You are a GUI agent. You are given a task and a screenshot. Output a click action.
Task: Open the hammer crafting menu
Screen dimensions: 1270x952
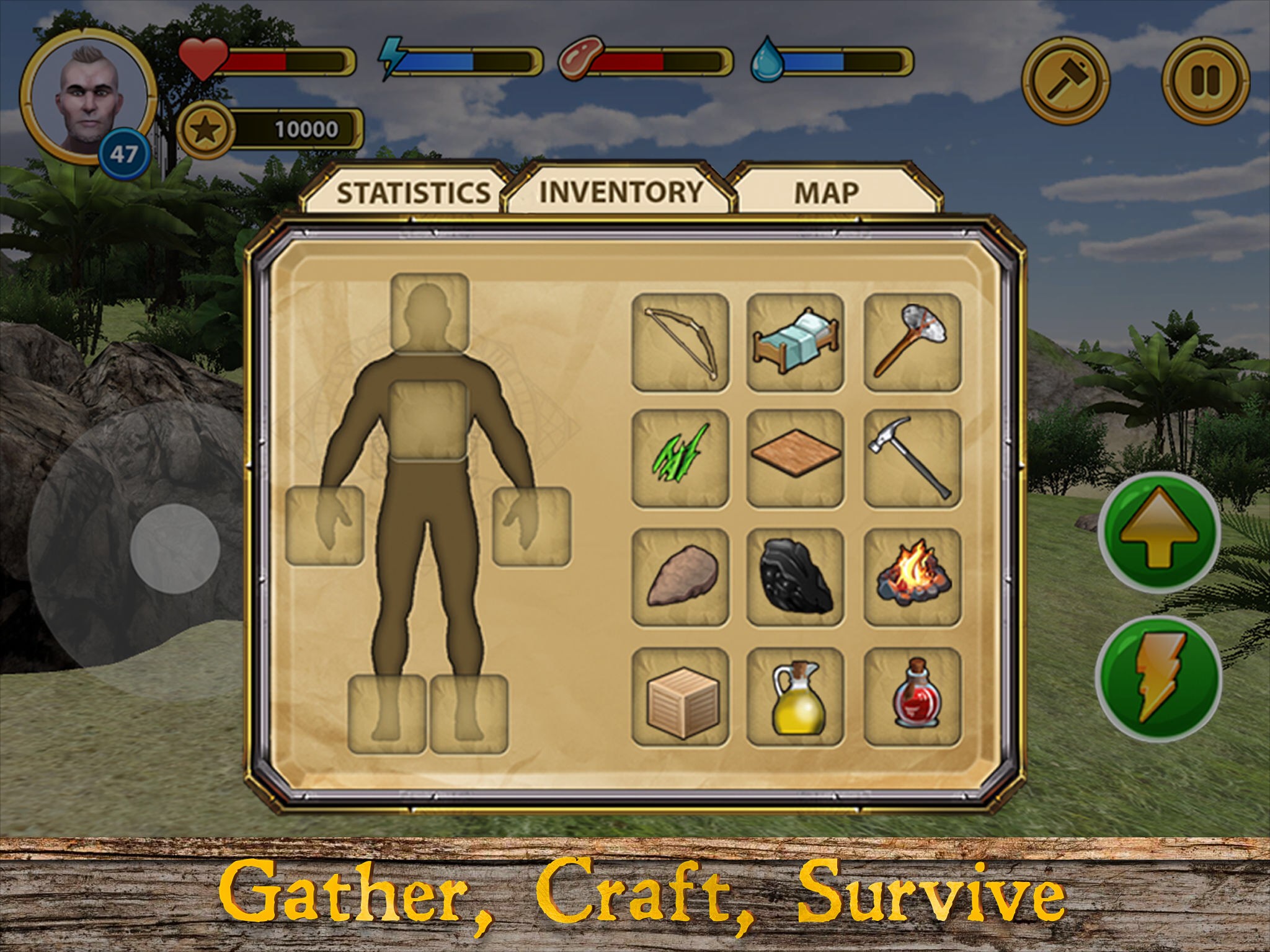tap(1065, 81)
